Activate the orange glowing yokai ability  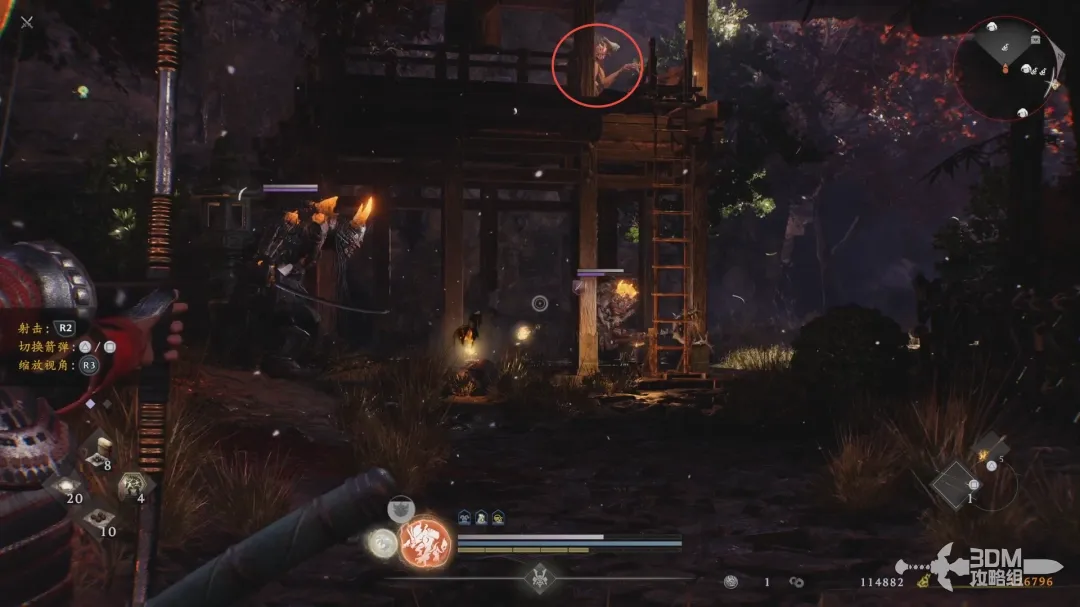click(423, 541)
